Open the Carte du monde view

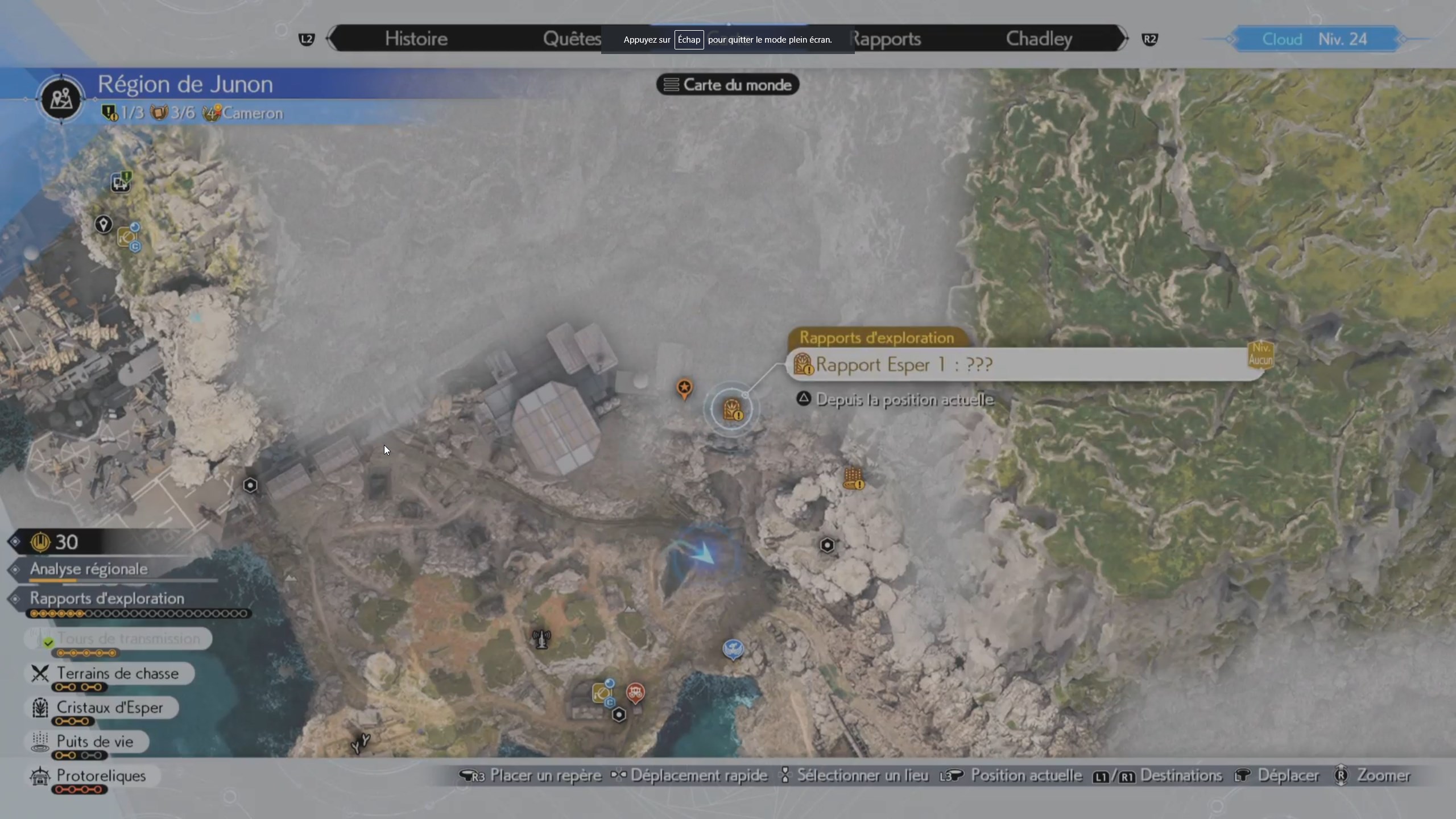727,85
